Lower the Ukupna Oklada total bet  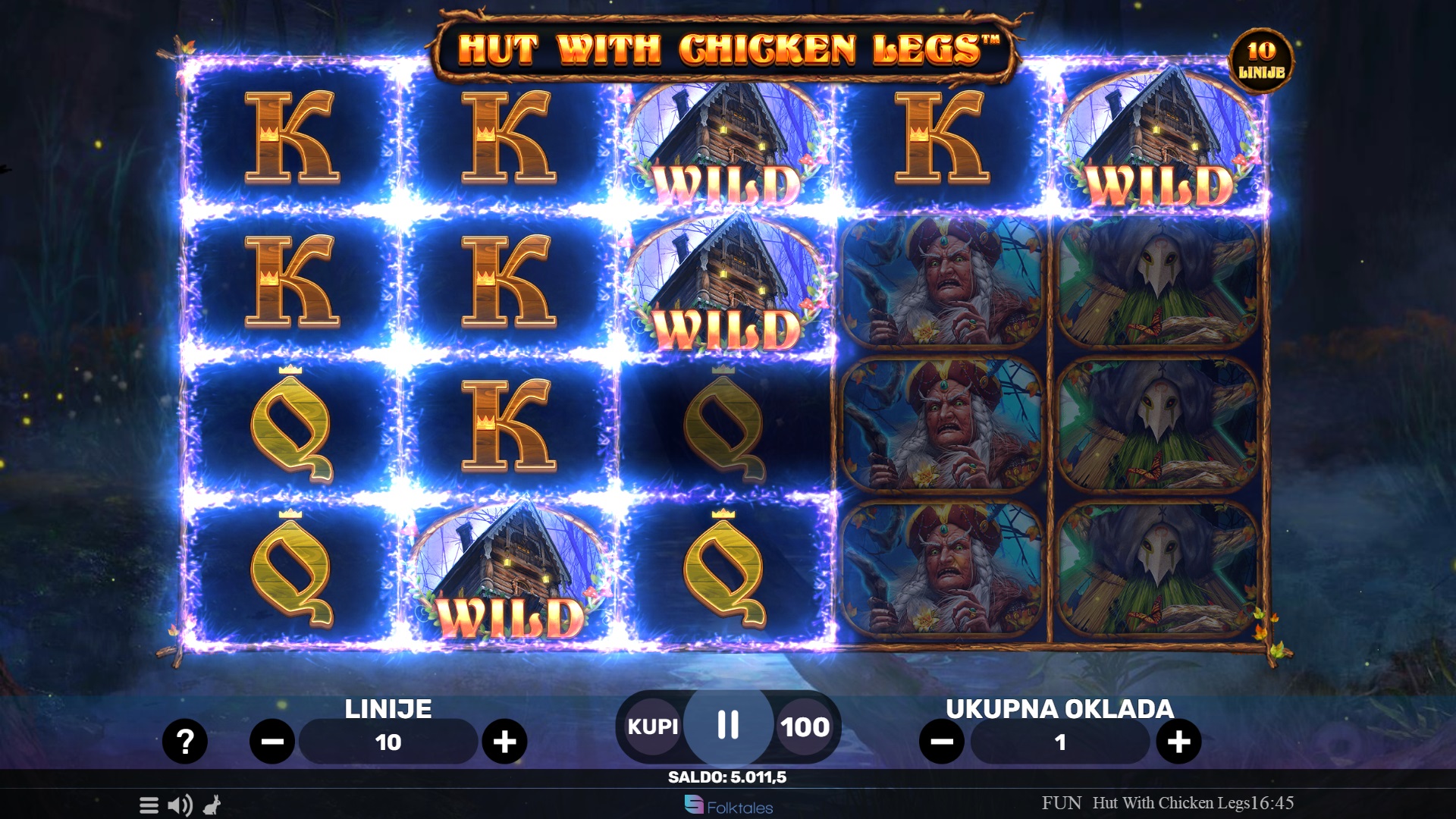pyautogui.click(x=942, y=741)
